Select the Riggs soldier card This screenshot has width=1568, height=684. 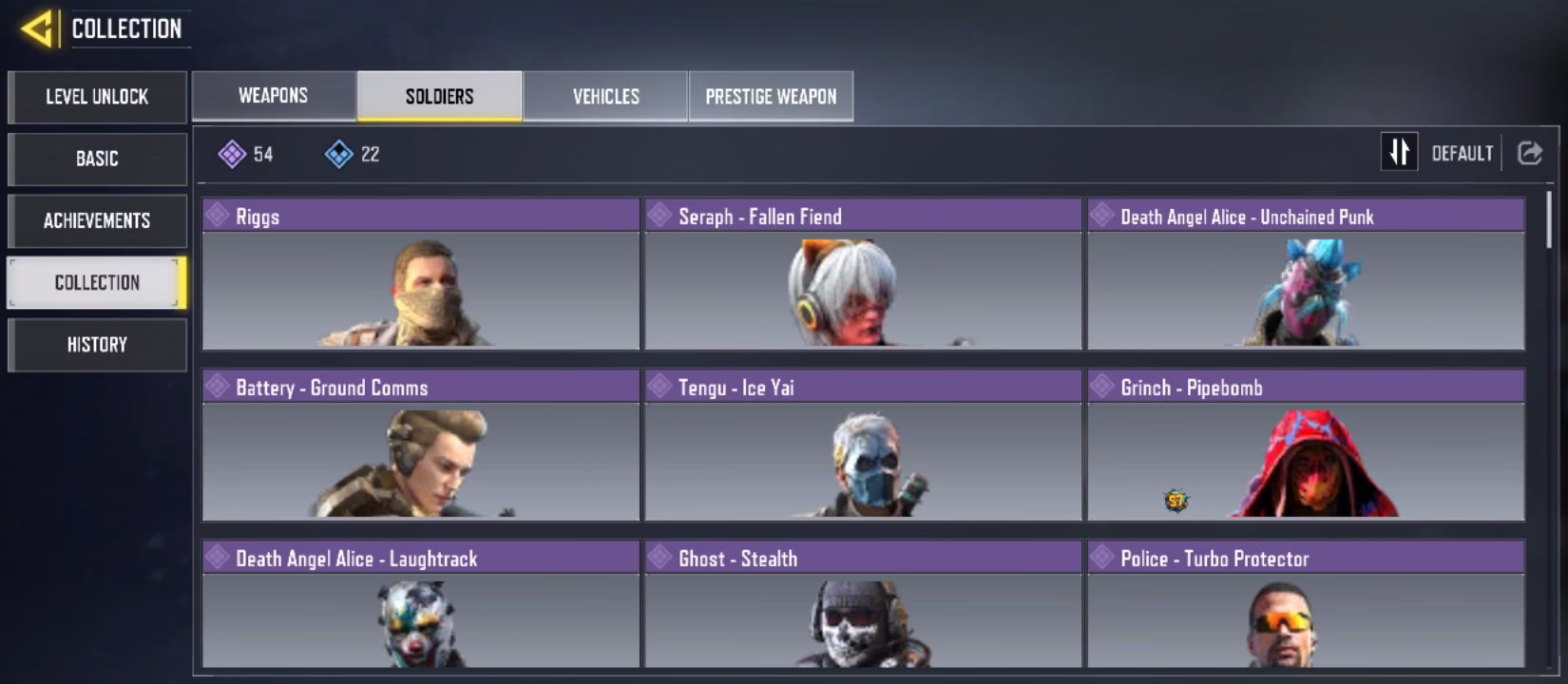[421, 275]
